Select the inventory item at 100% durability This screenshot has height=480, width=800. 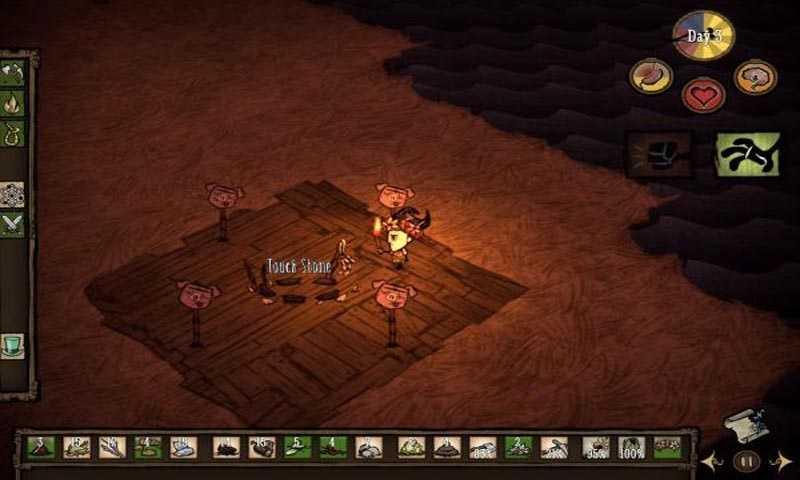tap(631, 447)
